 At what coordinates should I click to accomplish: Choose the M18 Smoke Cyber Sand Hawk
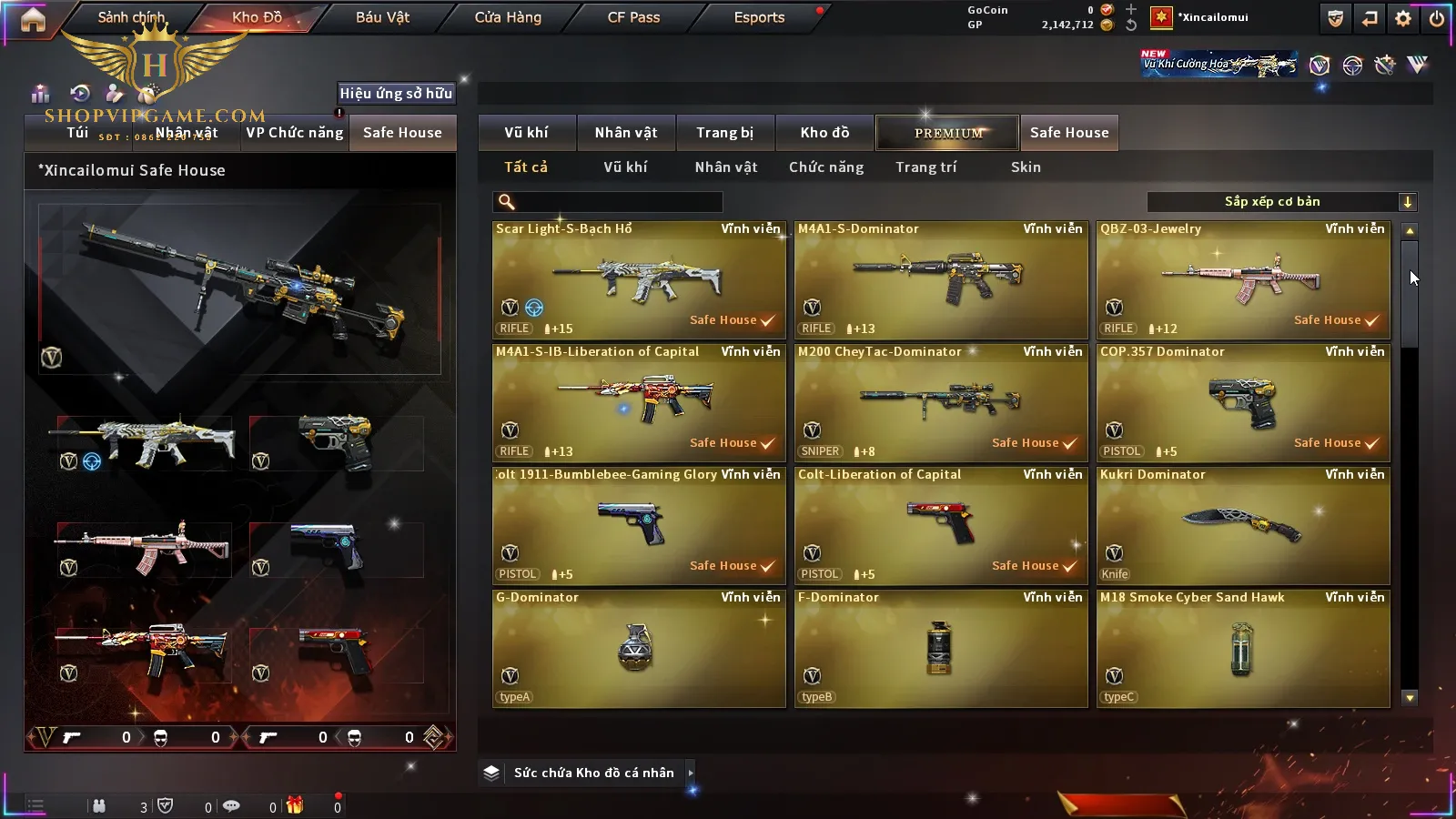click(1243, 649)
